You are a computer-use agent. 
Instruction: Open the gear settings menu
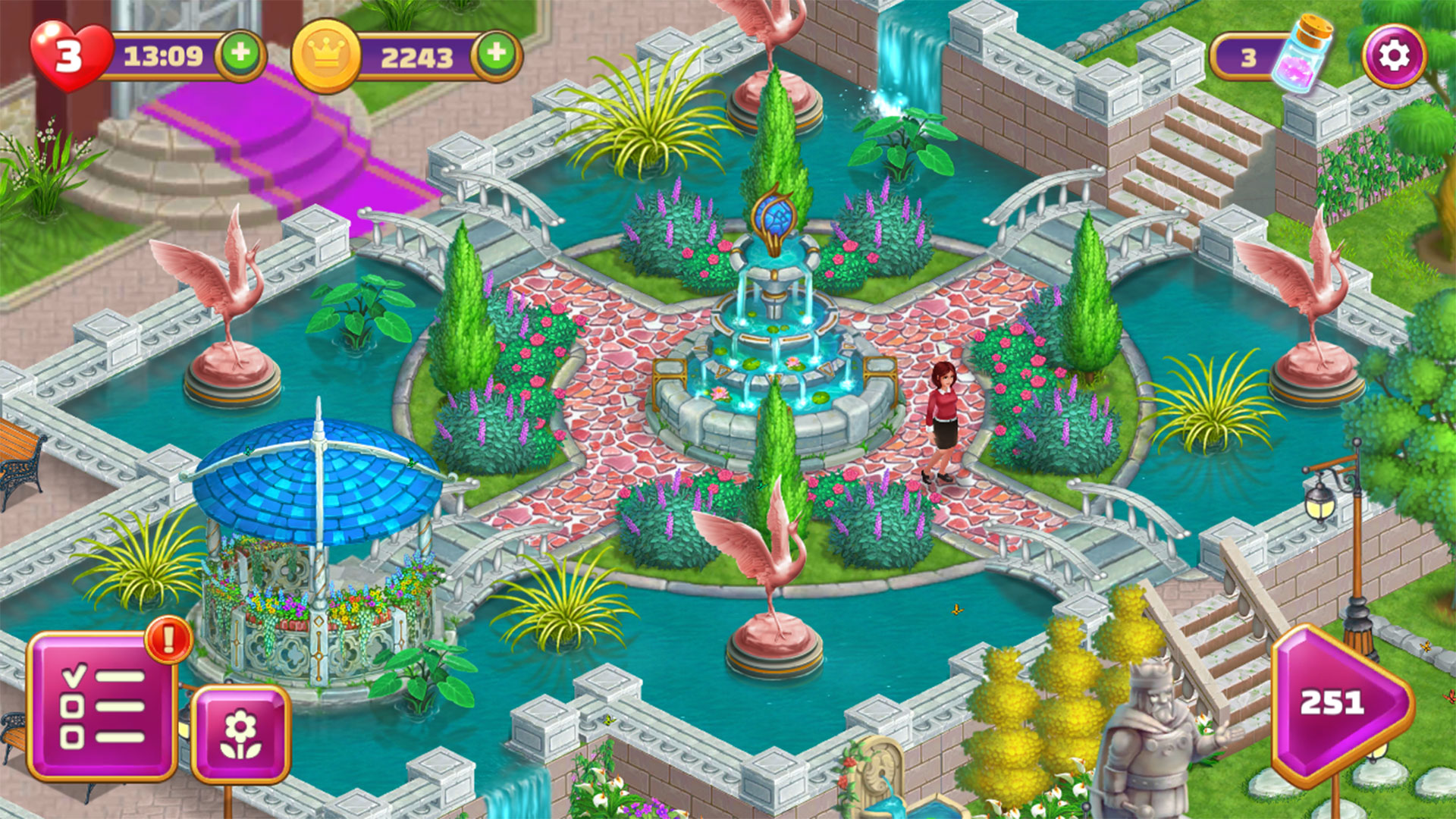pos(1394,56)
